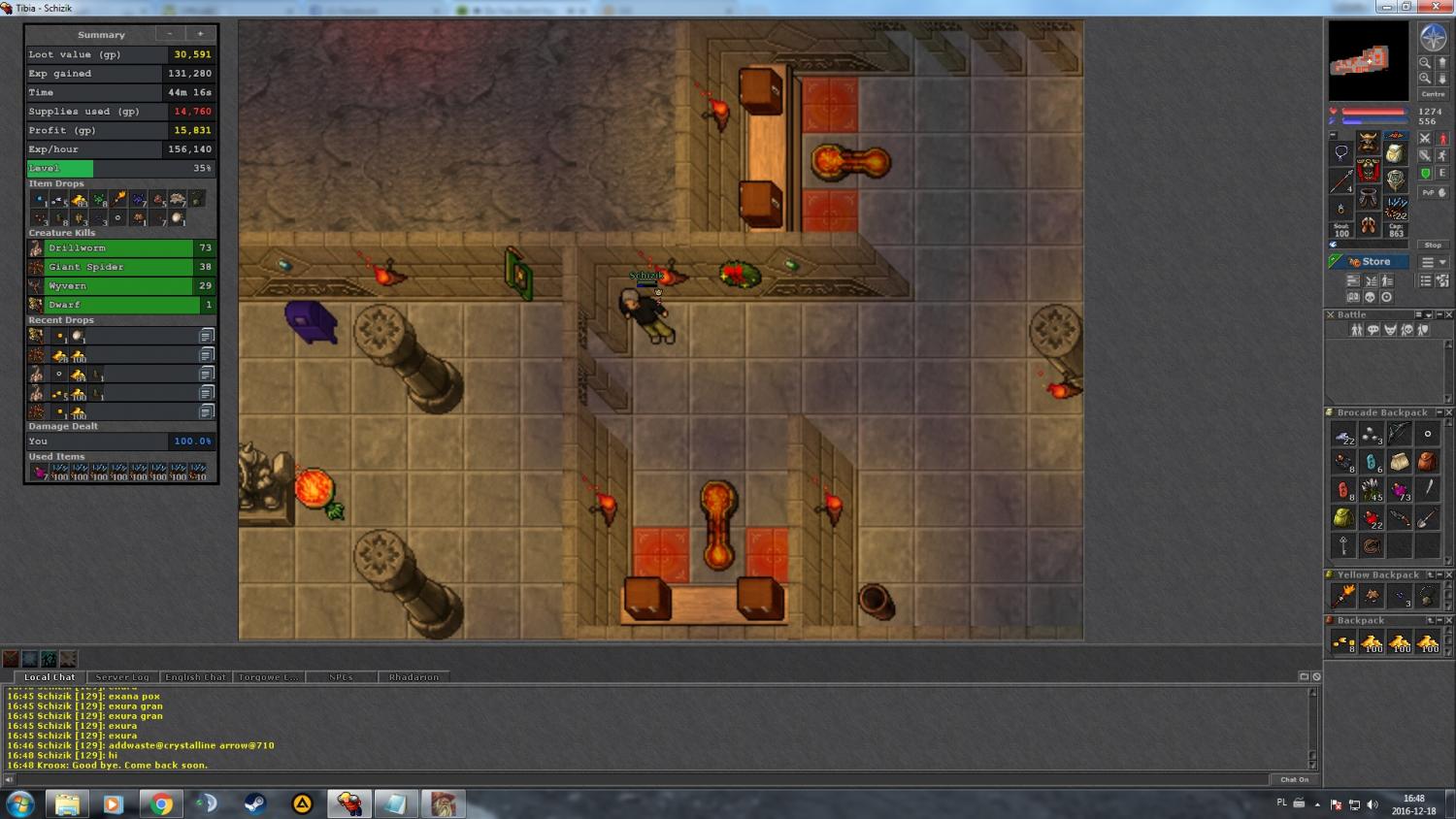Switch to the Server Log tab

(122, 677)
